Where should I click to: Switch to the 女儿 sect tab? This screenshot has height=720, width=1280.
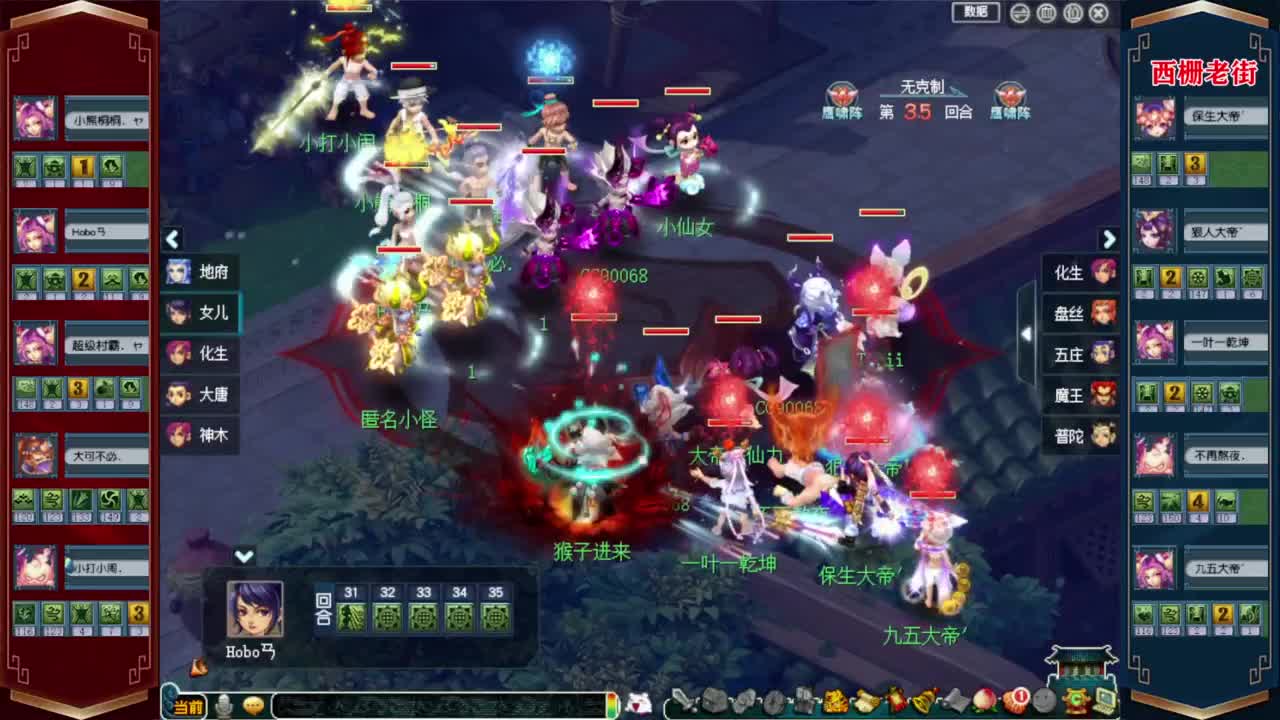(200, 313)
